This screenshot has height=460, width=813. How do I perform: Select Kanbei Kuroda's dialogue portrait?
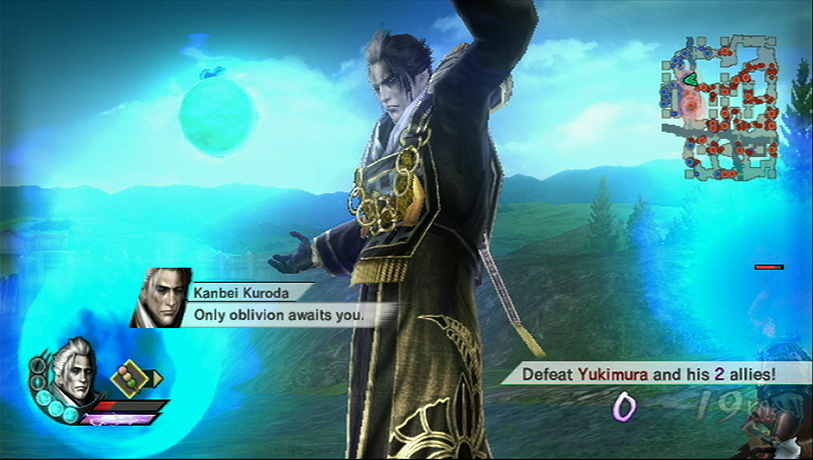(160, 298)
